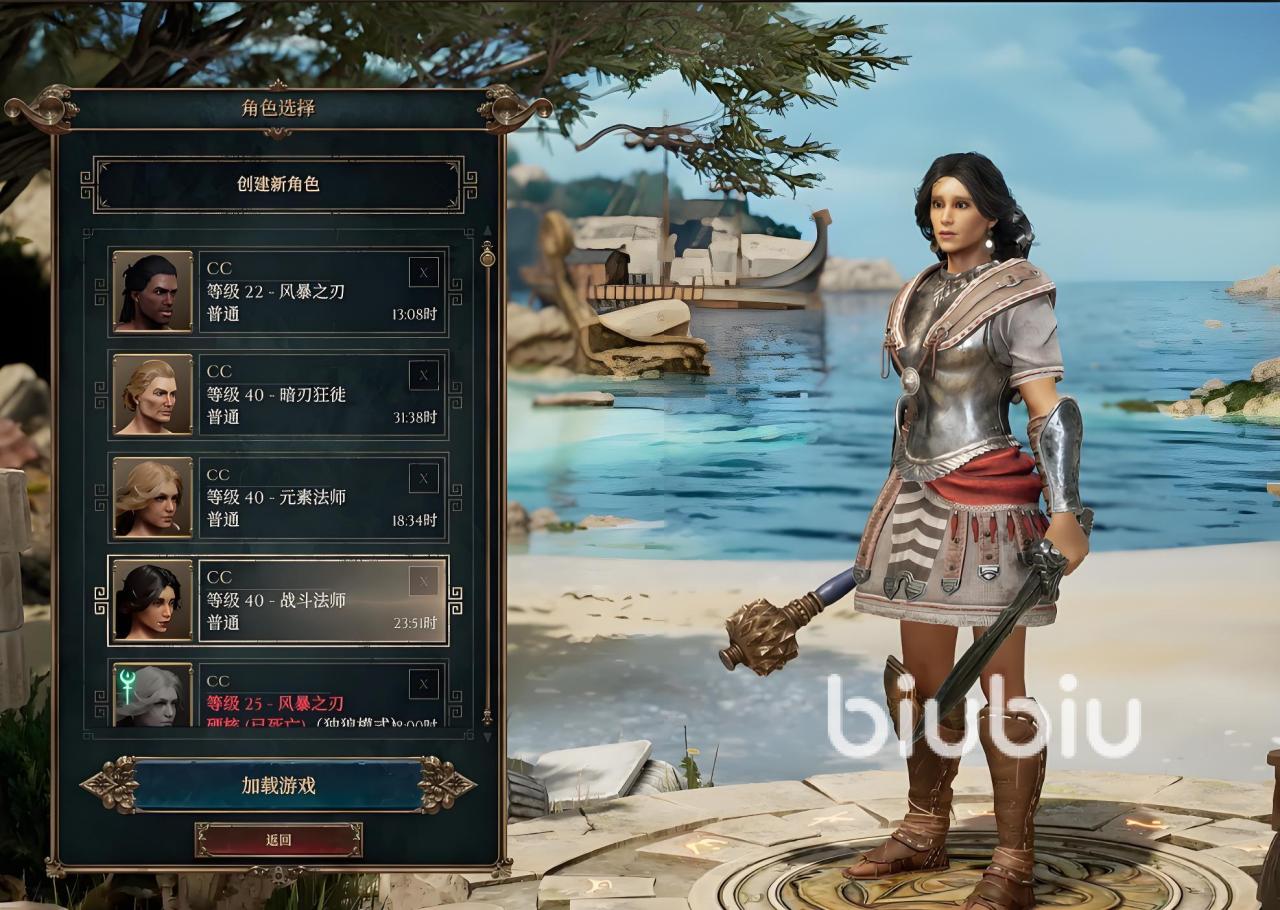The width and height of the screenshot is (1280, 910).
Task: Click the 创建新角色 button
Action: [x=278, y=185]
